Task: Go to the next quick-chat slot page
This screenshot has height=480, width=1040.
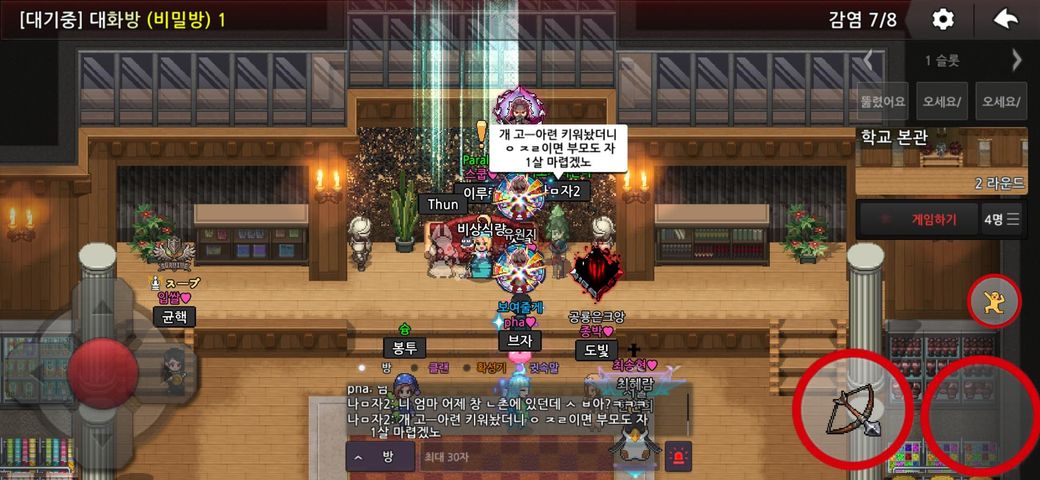Action: tap(1017, 60)
